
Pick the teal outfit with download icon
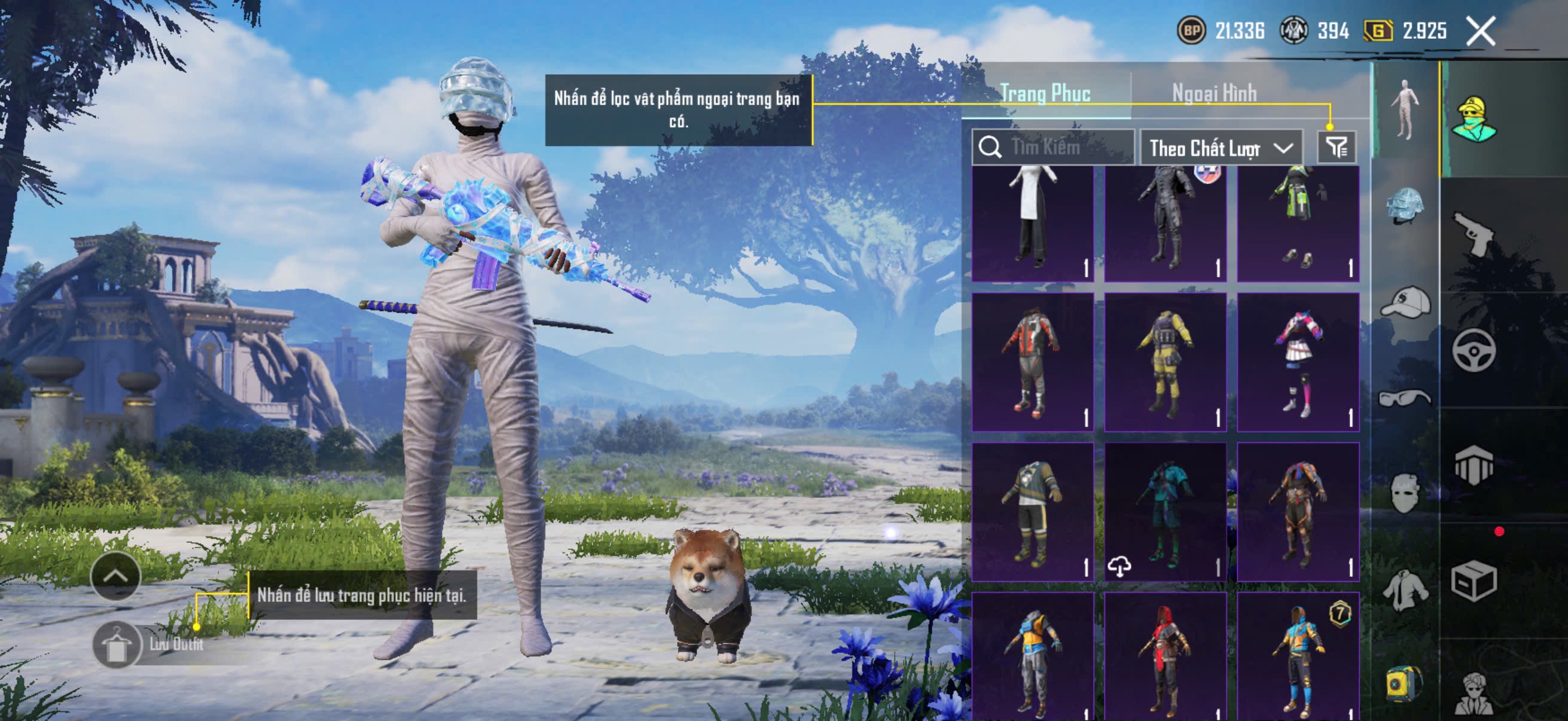[1165, 512]
